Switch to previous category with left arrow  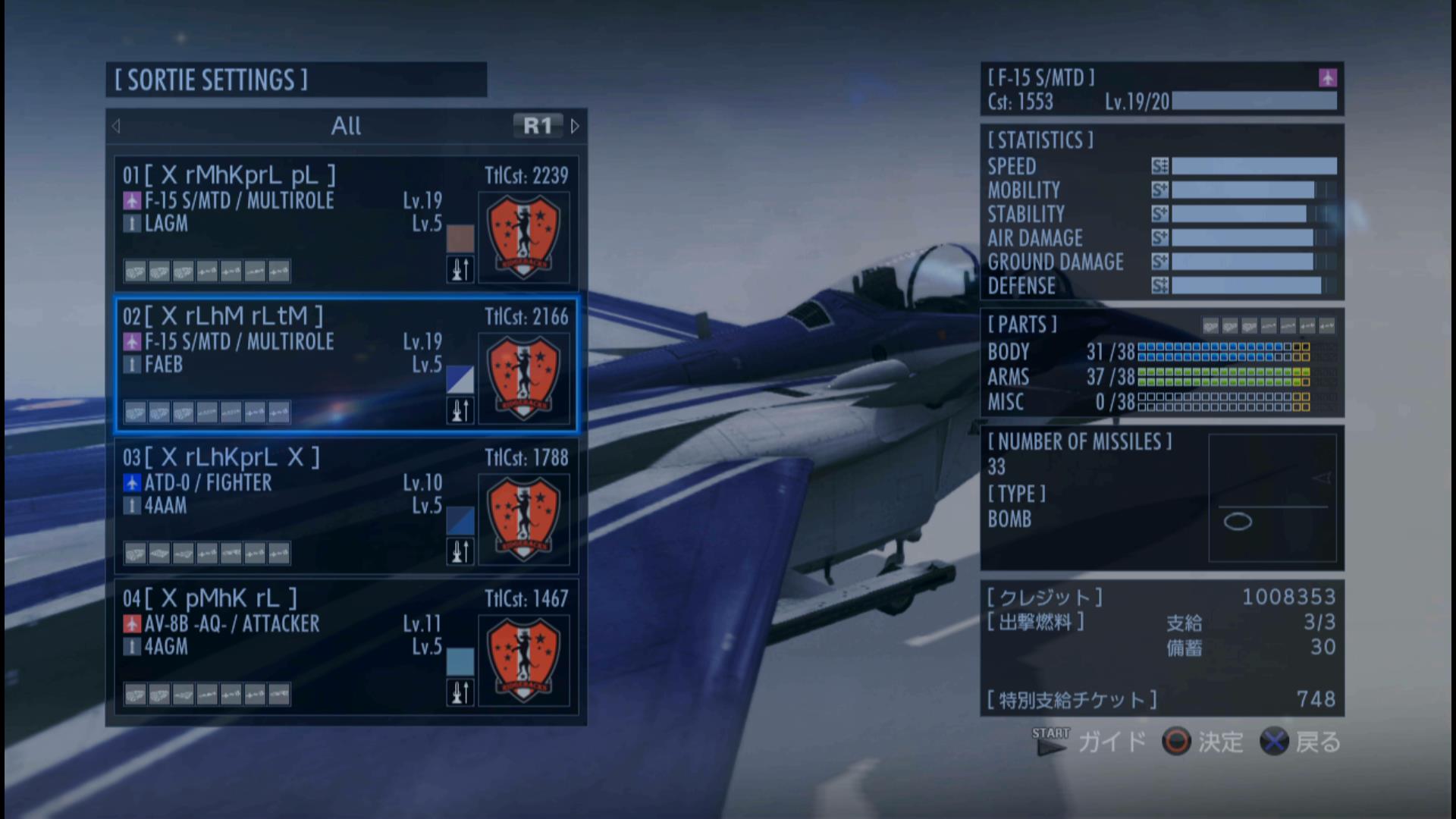(116, 126)
